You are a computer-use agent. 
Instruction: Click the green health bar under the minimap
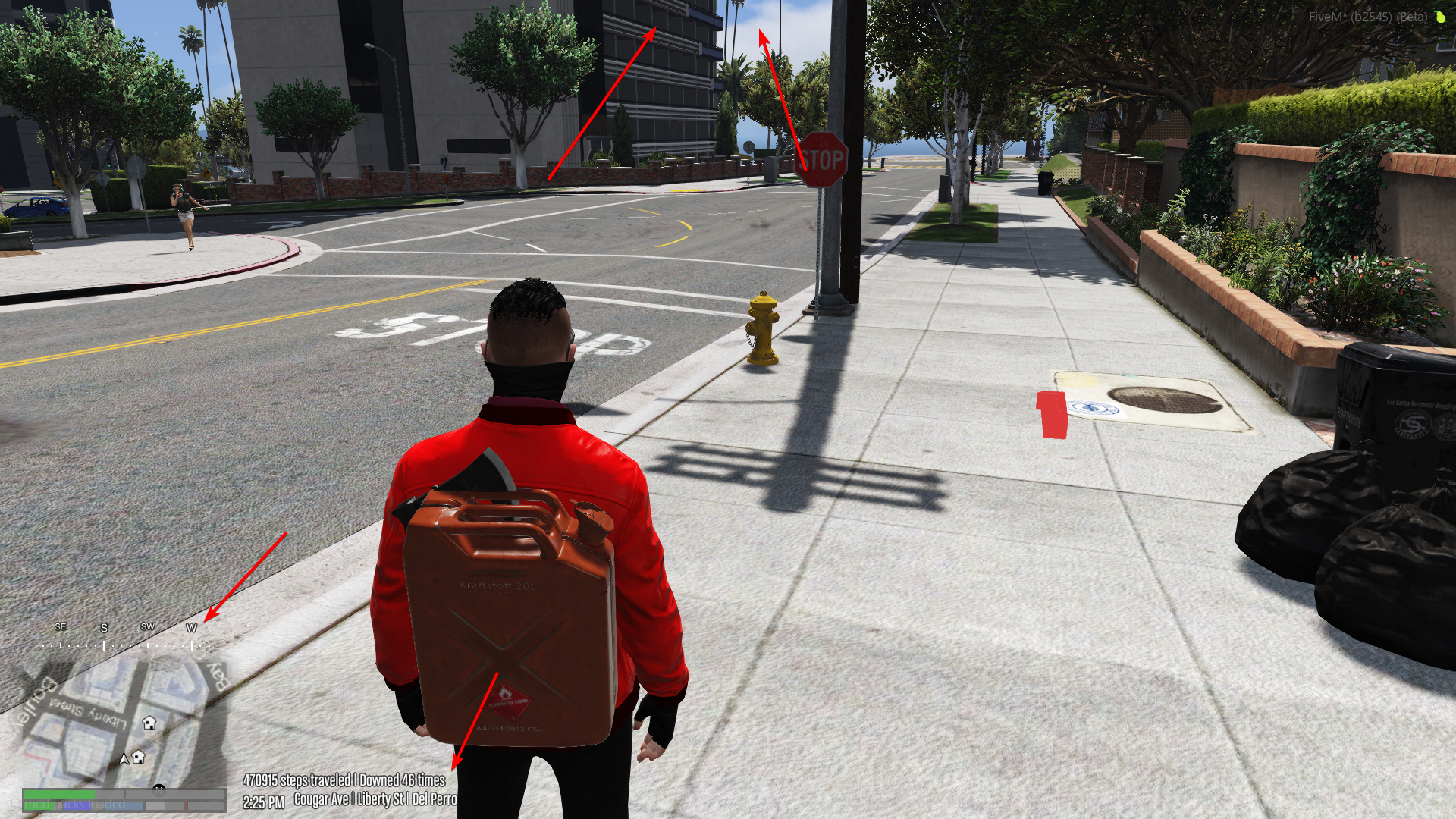[x=59, y=793]
